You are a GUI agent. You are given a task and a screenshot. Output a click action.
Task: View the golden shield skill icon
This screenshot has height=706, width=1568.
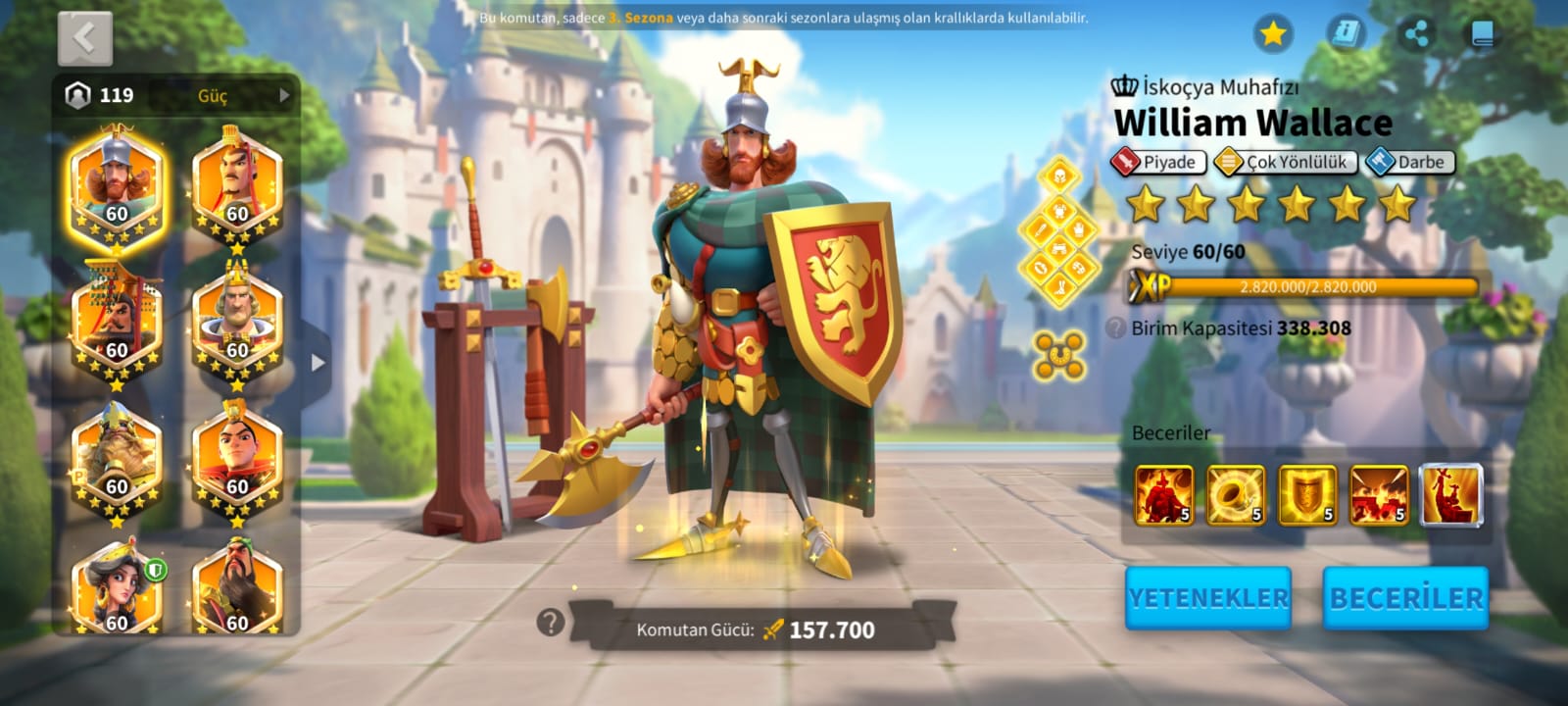click(x=1307, y=494)
